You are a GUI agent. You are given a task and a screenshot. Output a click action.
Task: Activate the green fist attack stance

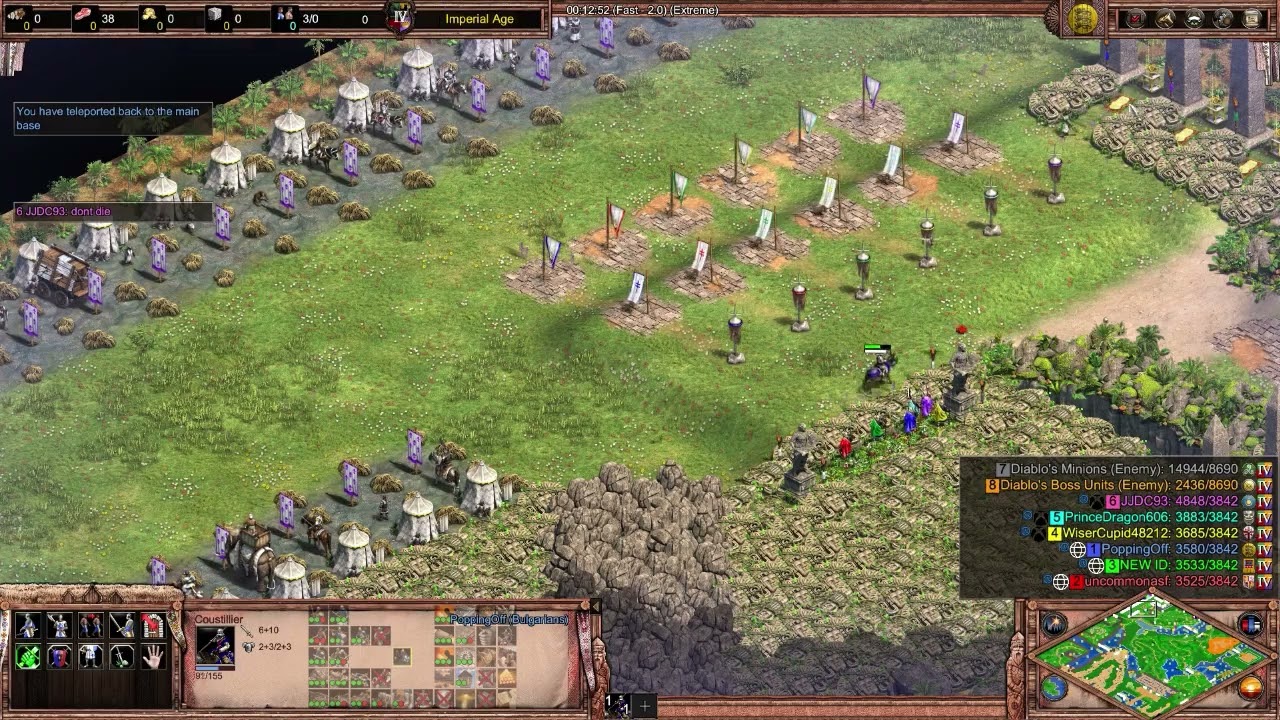coord(28,657)
